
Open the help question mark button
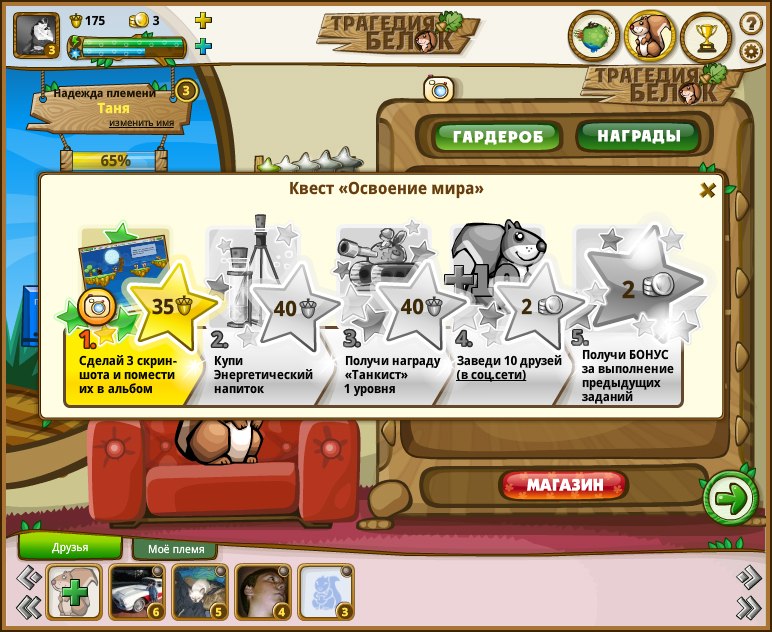750,23
